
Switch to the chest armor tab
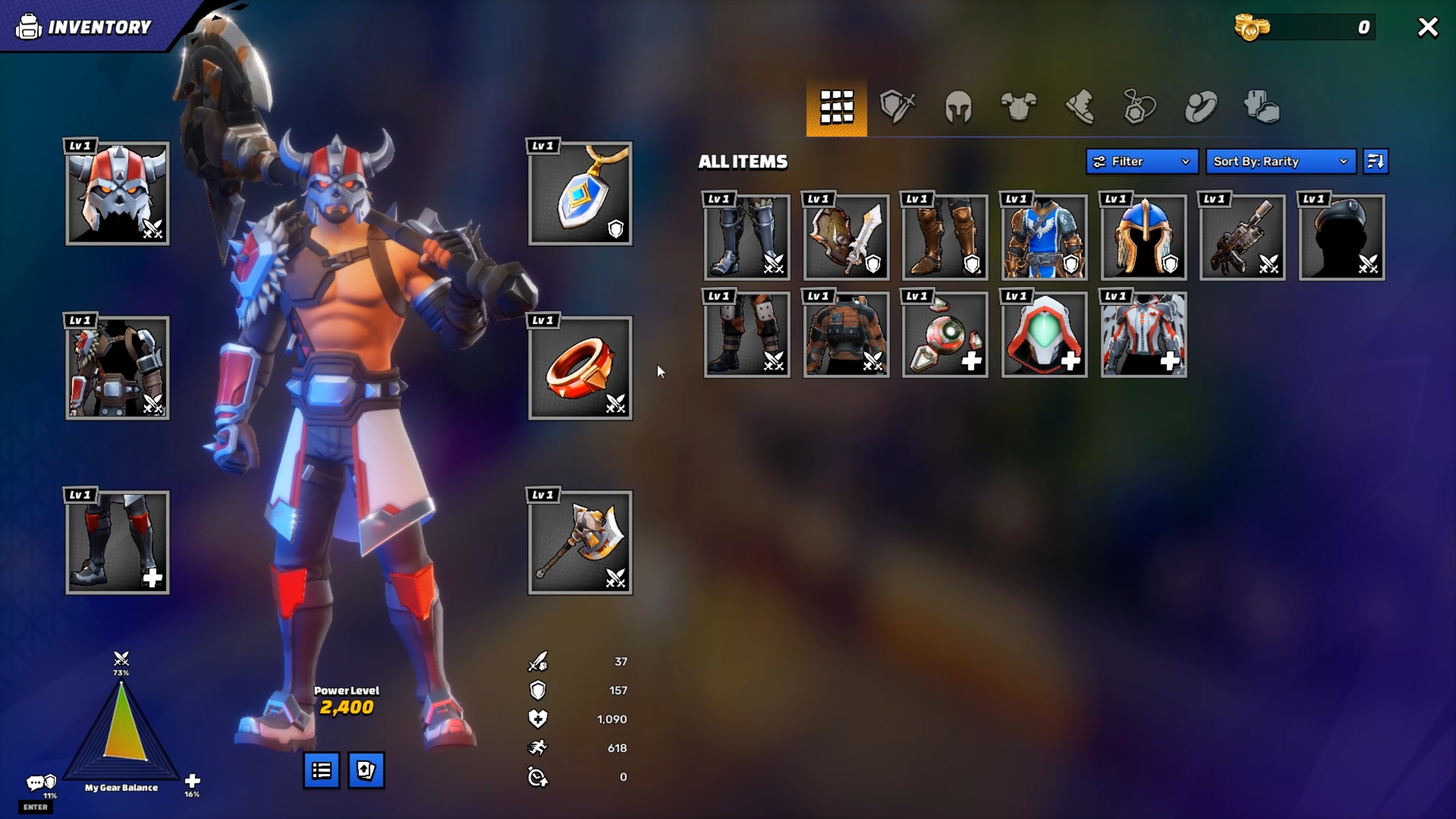pyautogui.click(x=1018, y=107)
